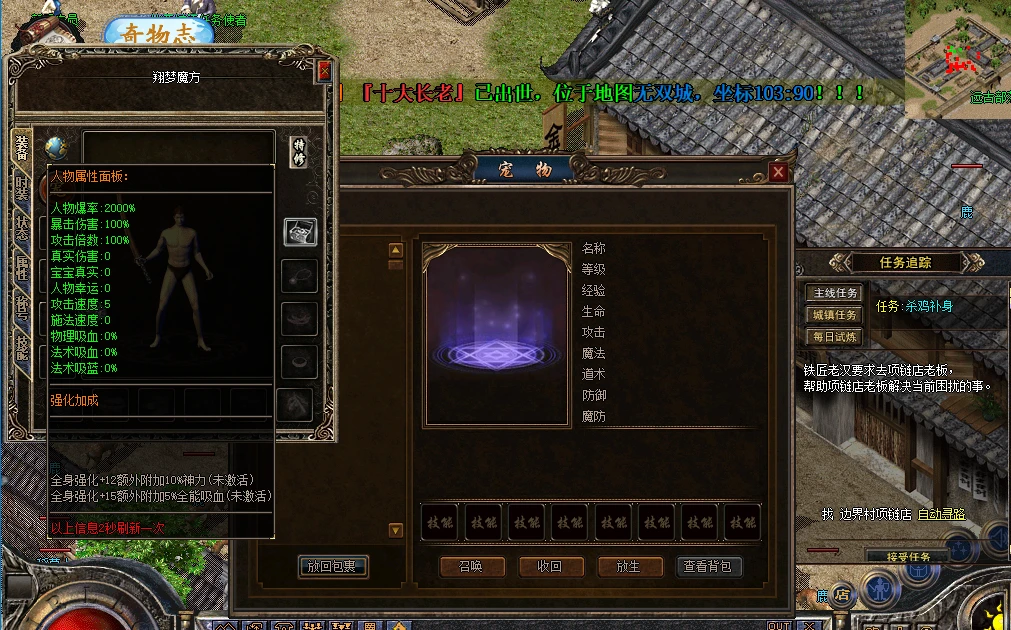Click the 特修 repair button
Image resolution: width=1011 pixels, height=630 pixels.
coord(299,150)
